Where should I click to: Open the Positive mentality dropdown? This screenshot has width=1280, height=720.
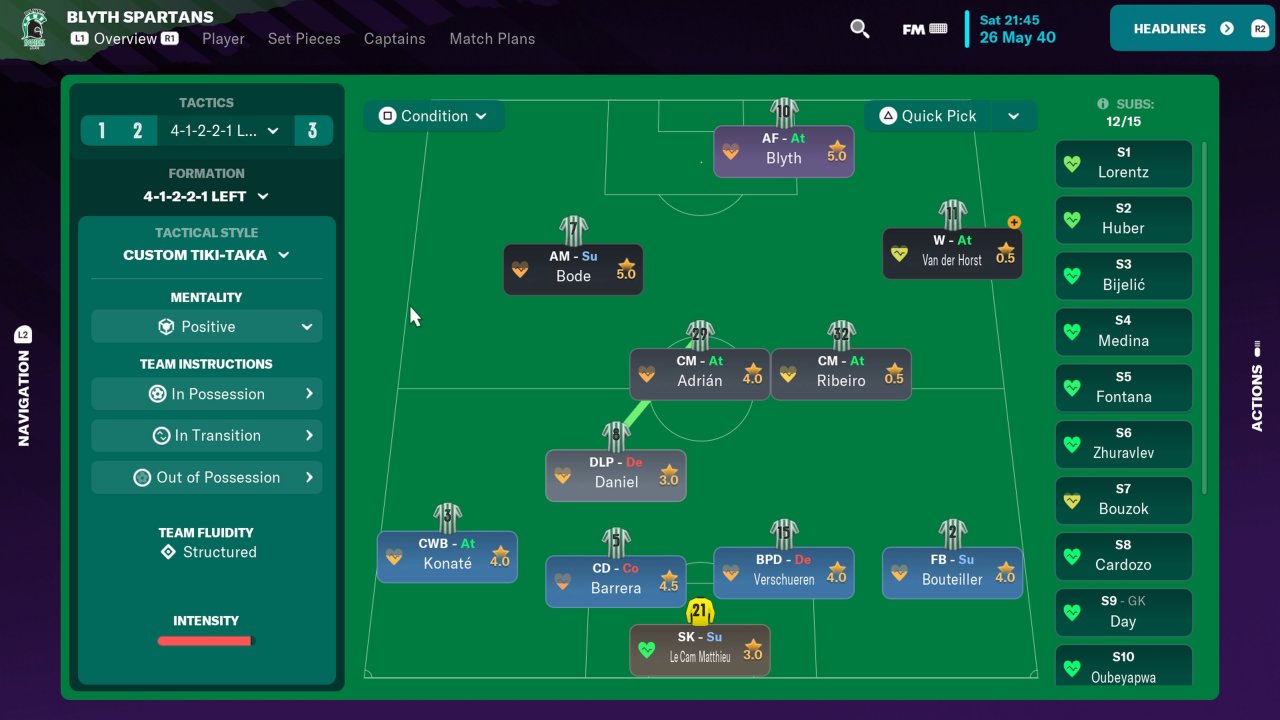coord(207,327)
